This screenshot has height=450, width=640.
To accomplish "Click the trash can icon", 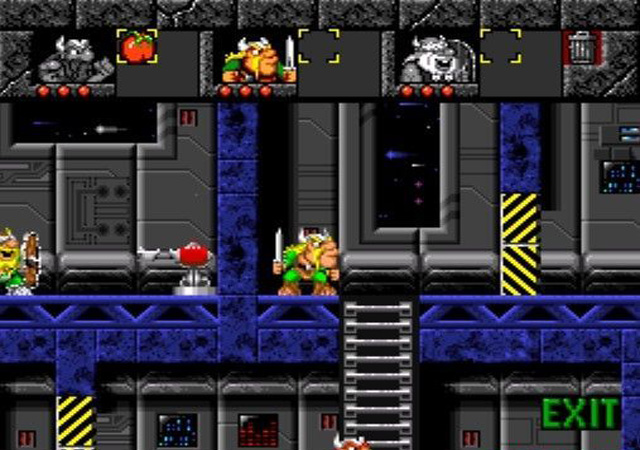I will (580, 47).
